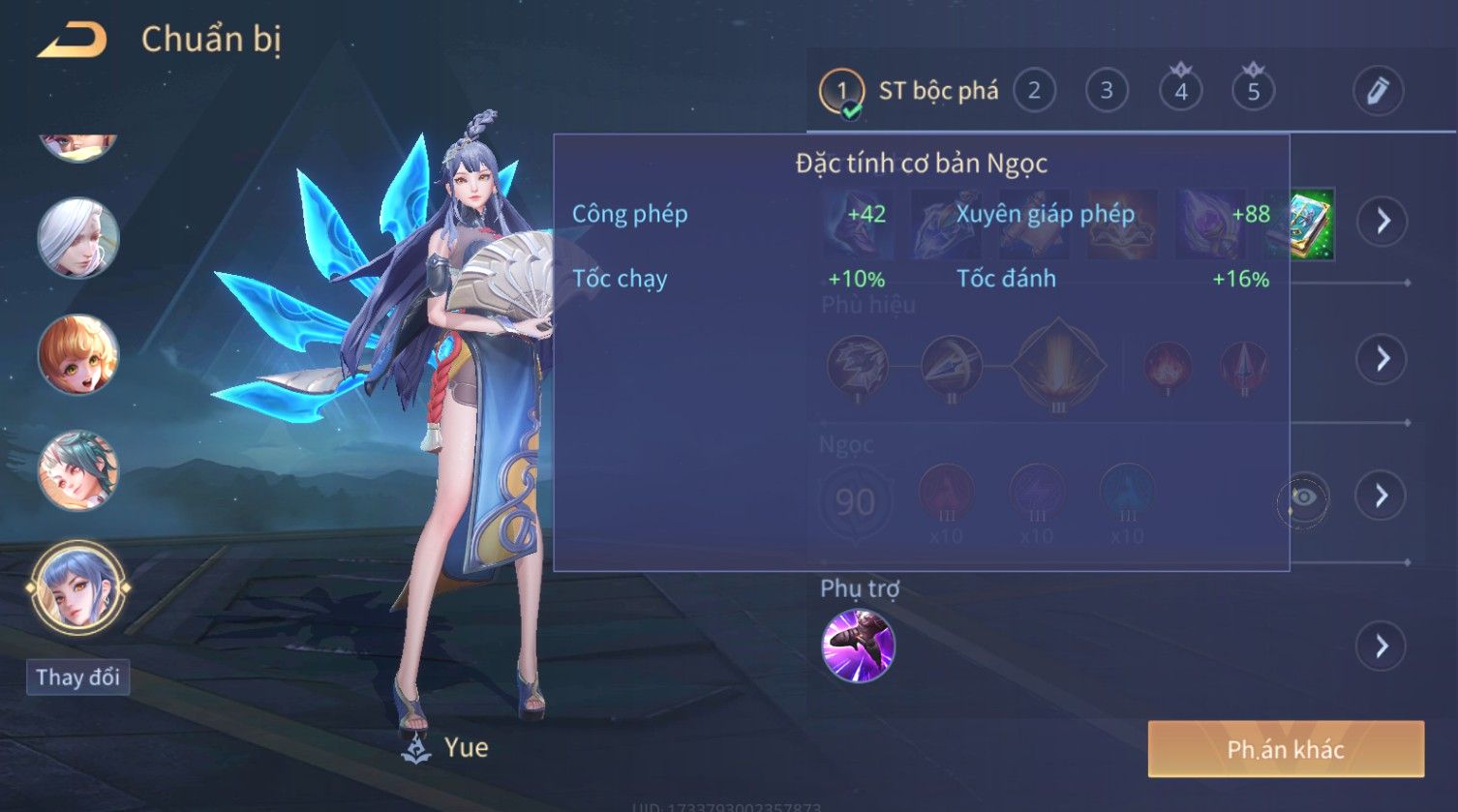Open the Phù hiệu details arrow
This screenshot has width=1458, height=812.
tap(1382, 359)
